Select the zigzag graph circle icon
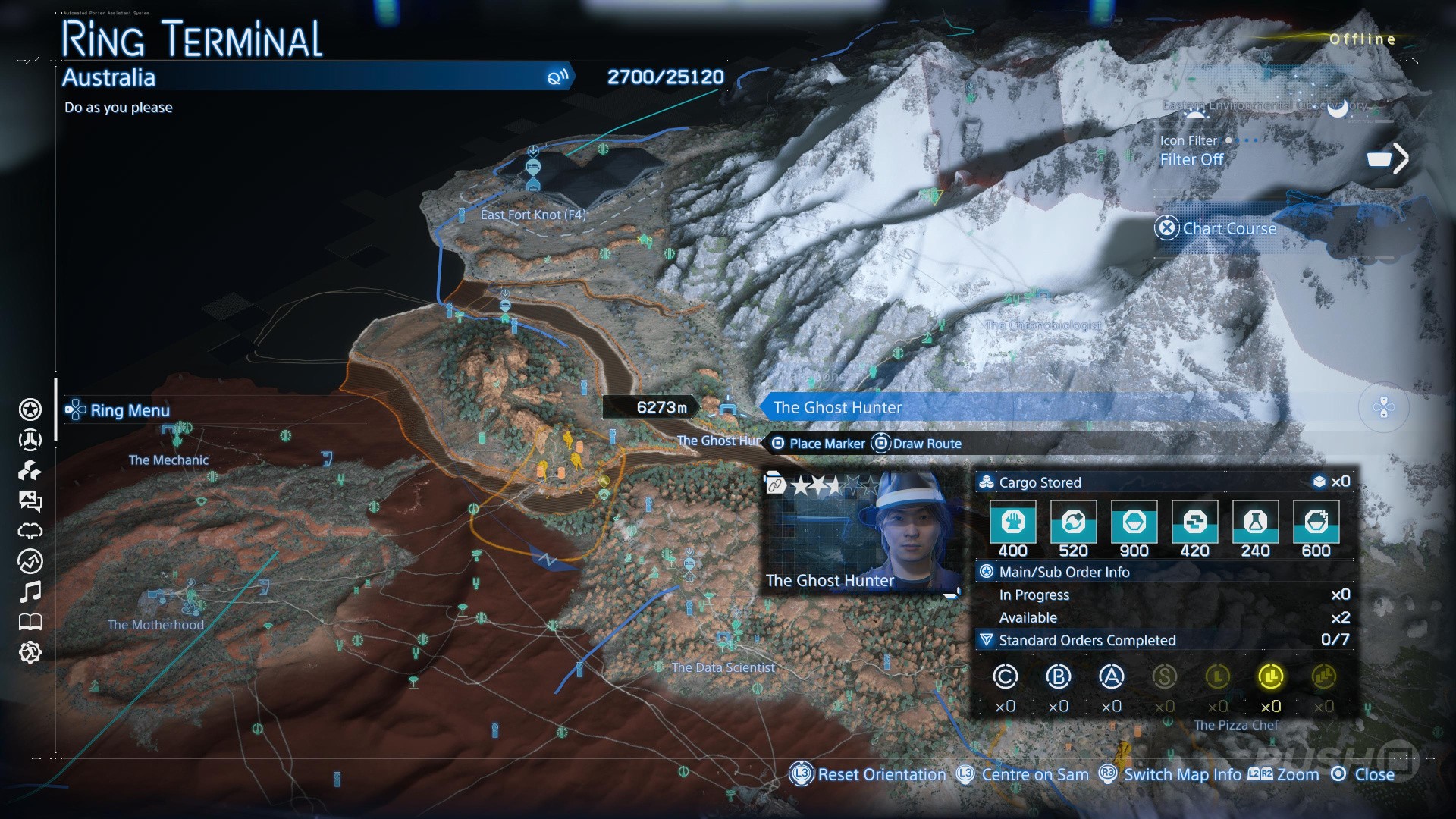Screen dimensions: 1456x819 30,561
